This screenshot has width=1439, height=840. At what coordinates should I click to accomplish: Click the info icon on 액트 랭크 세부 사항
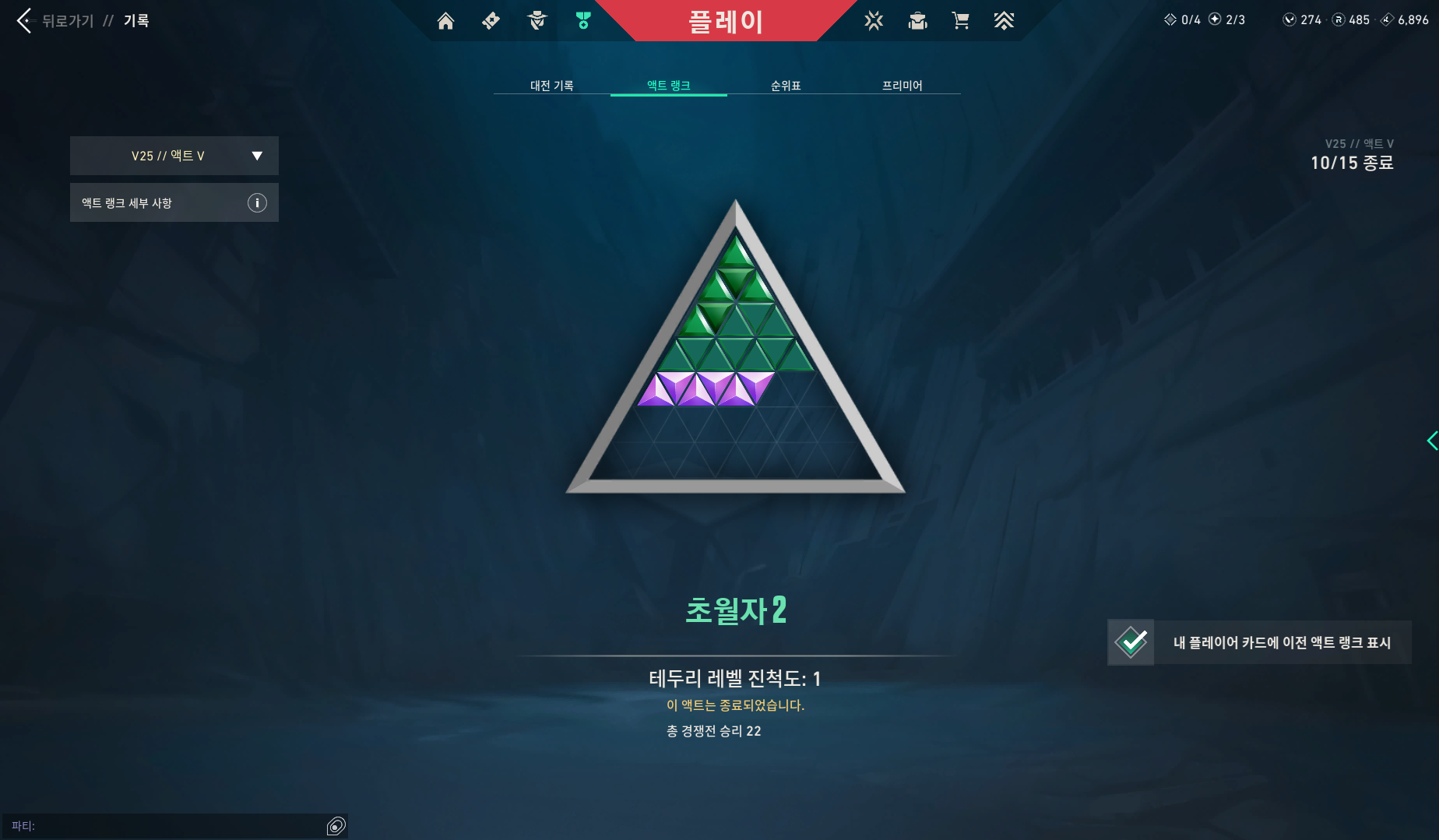257,202
